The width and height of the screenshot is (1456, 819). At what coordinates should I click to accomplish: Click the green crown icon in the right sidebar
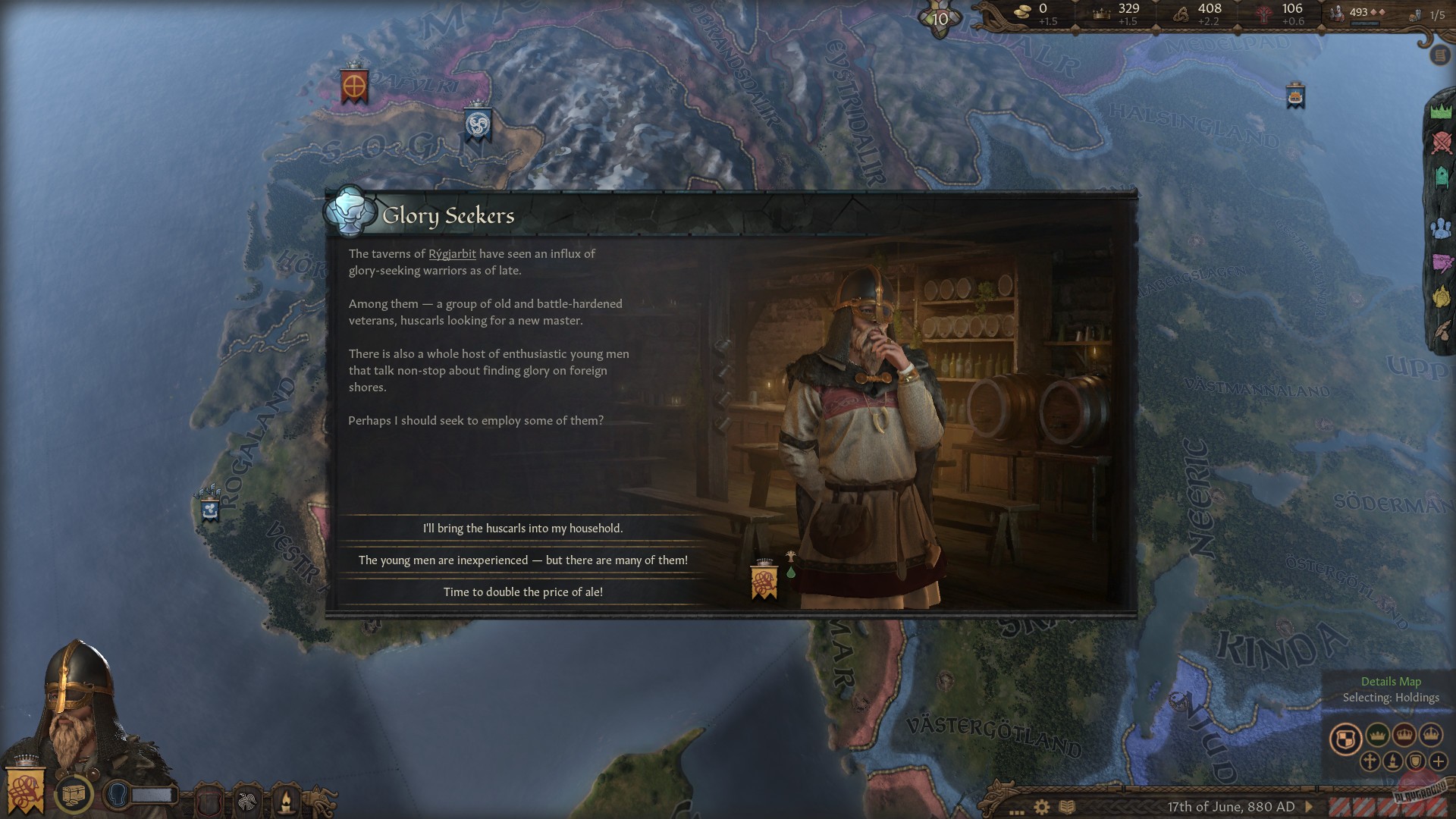[1442, 111]
